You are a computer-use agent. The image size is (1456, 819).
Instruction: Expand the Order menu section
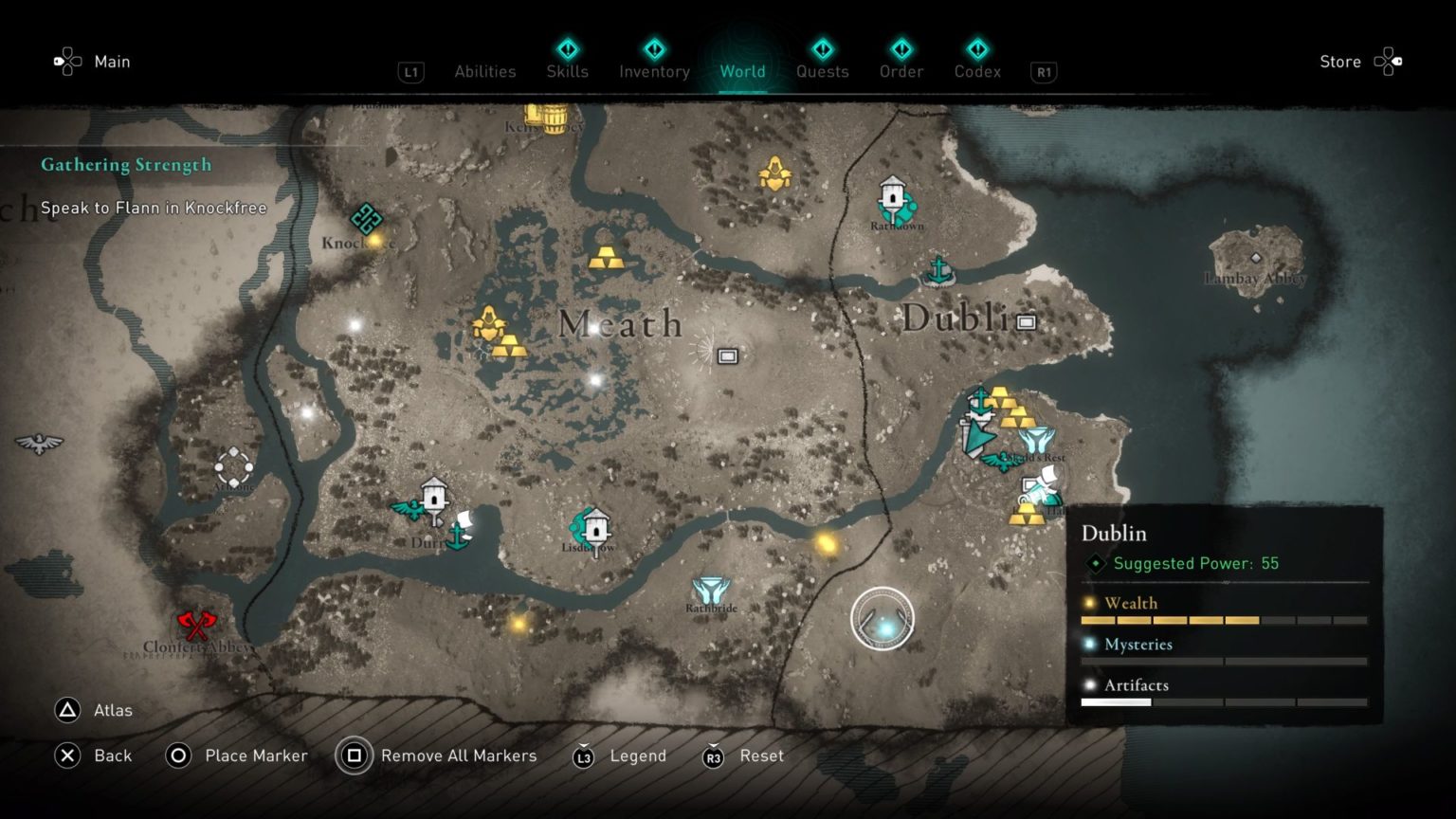(901, 71)
